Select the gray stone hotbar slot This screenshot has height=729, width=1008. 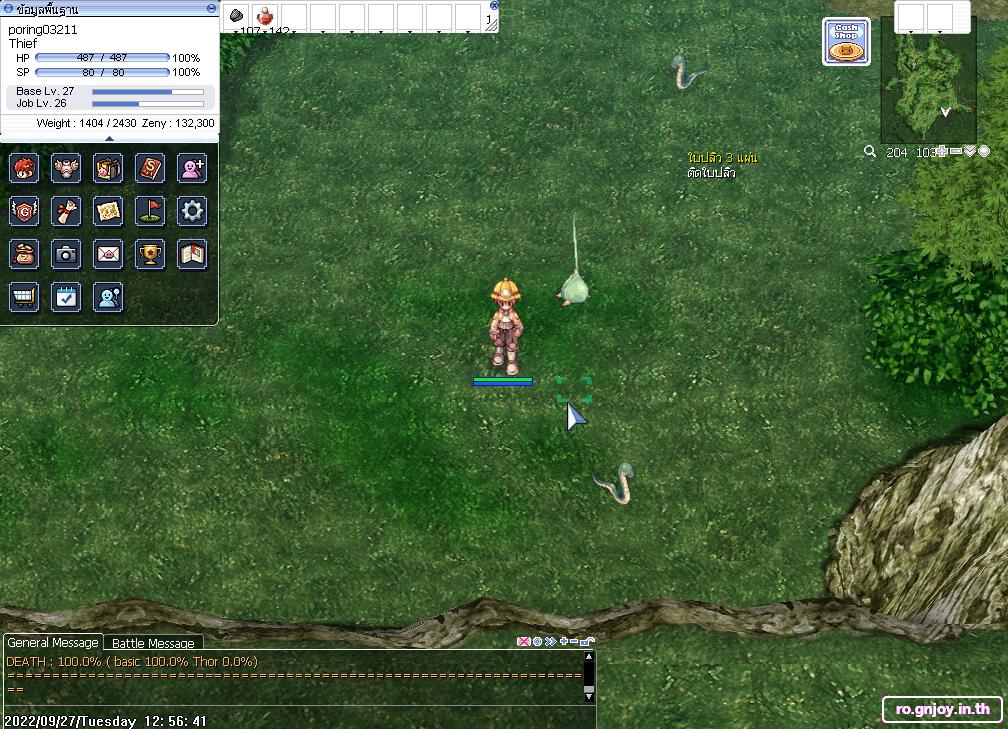coord(237,16)
